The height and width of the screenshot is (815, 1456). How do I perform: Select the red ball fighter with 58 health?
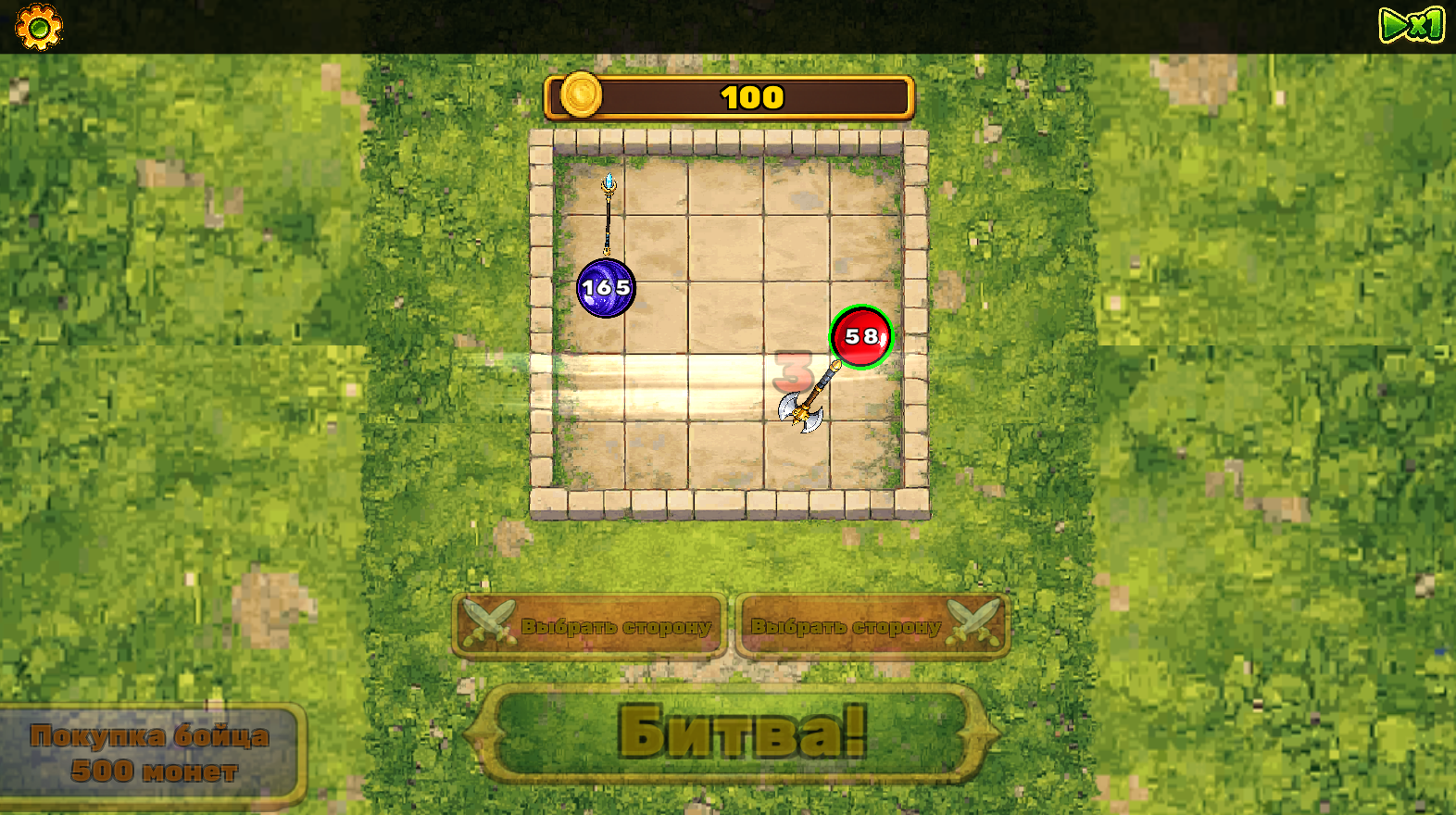(860, 336)
